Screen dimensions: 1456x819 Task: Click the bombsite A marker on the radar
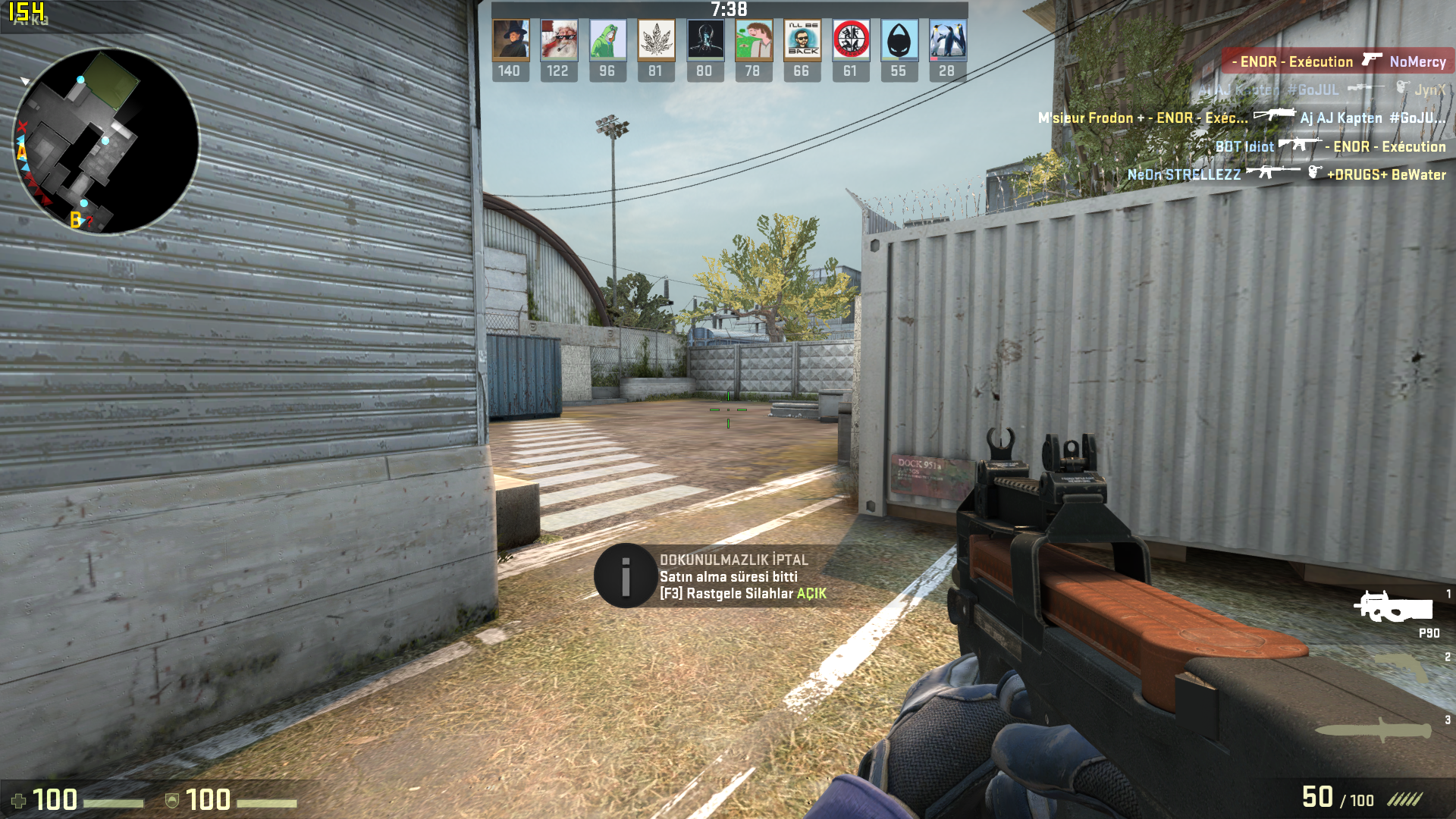[21, 153]
